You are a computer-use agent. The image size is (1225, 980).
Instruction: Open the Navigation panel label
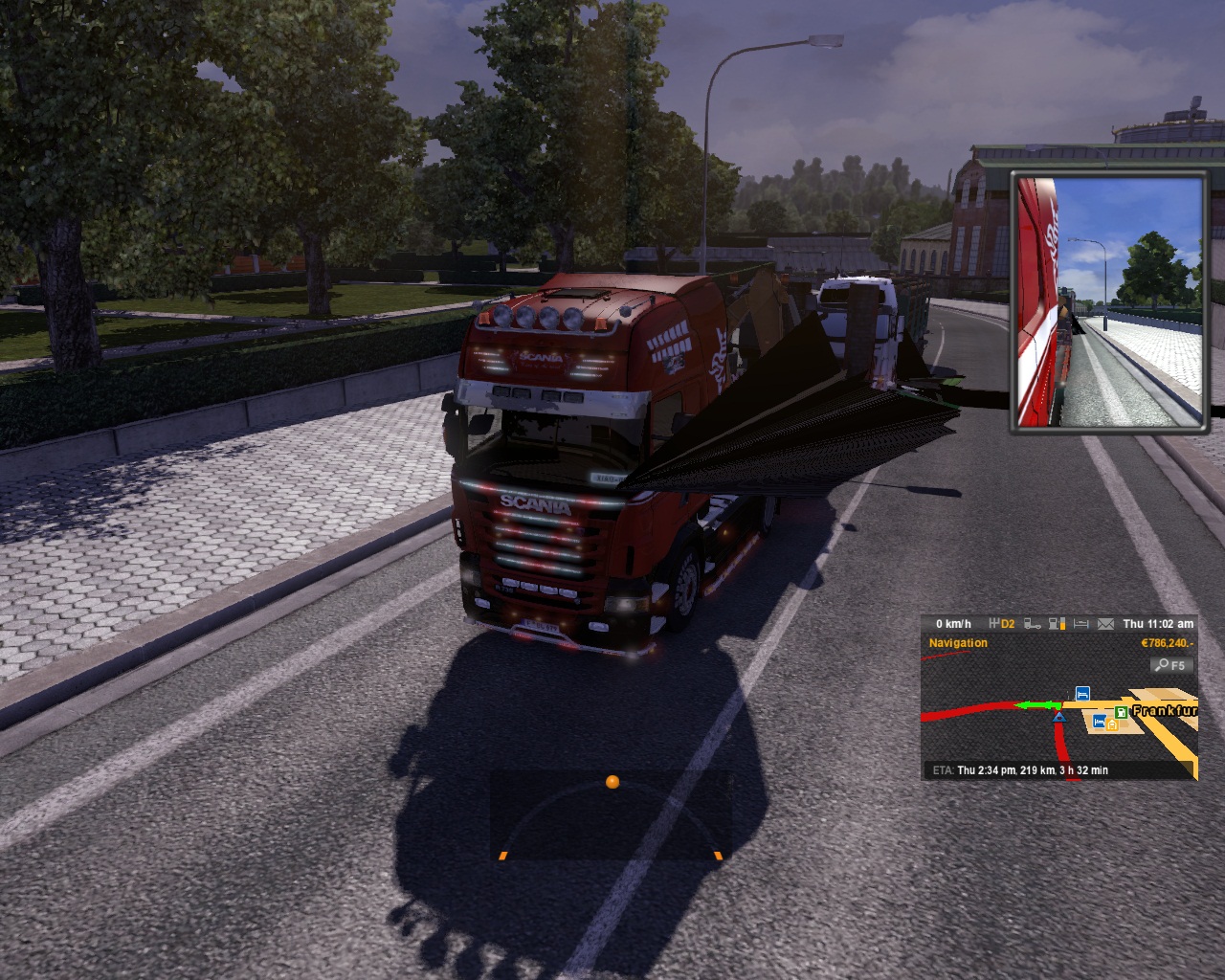[958, 643]
